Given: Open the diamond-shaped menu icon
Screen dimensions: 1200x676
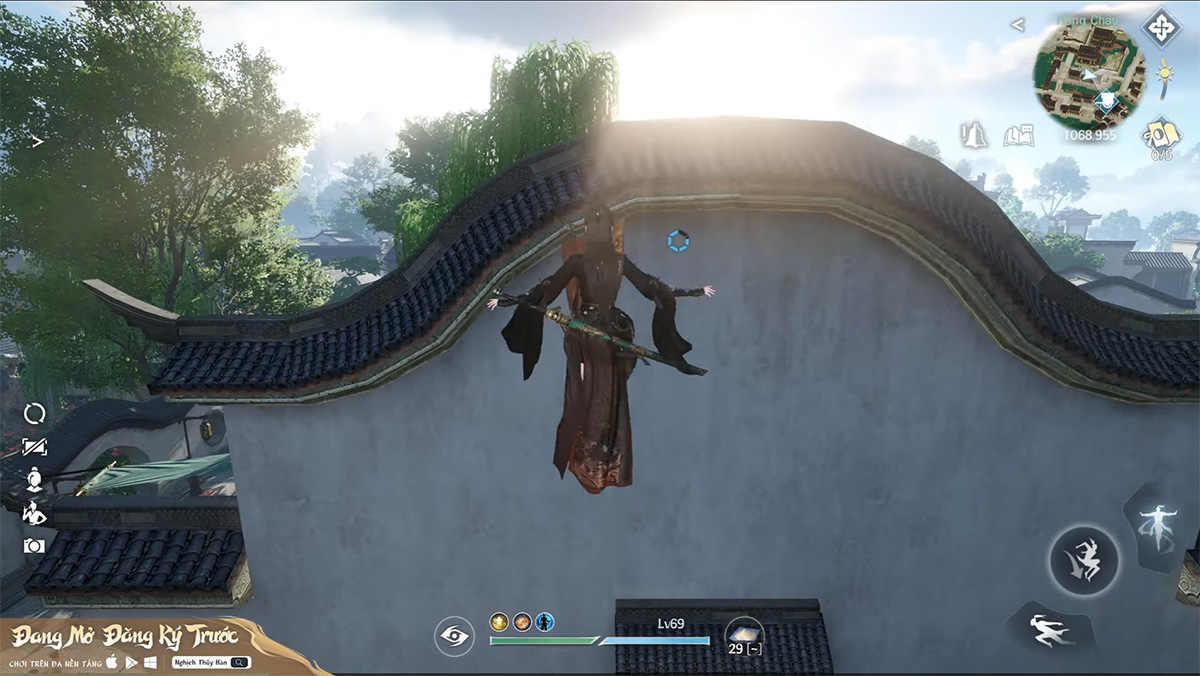Looking at the screenshot, I should click(x=1161, y=27).
